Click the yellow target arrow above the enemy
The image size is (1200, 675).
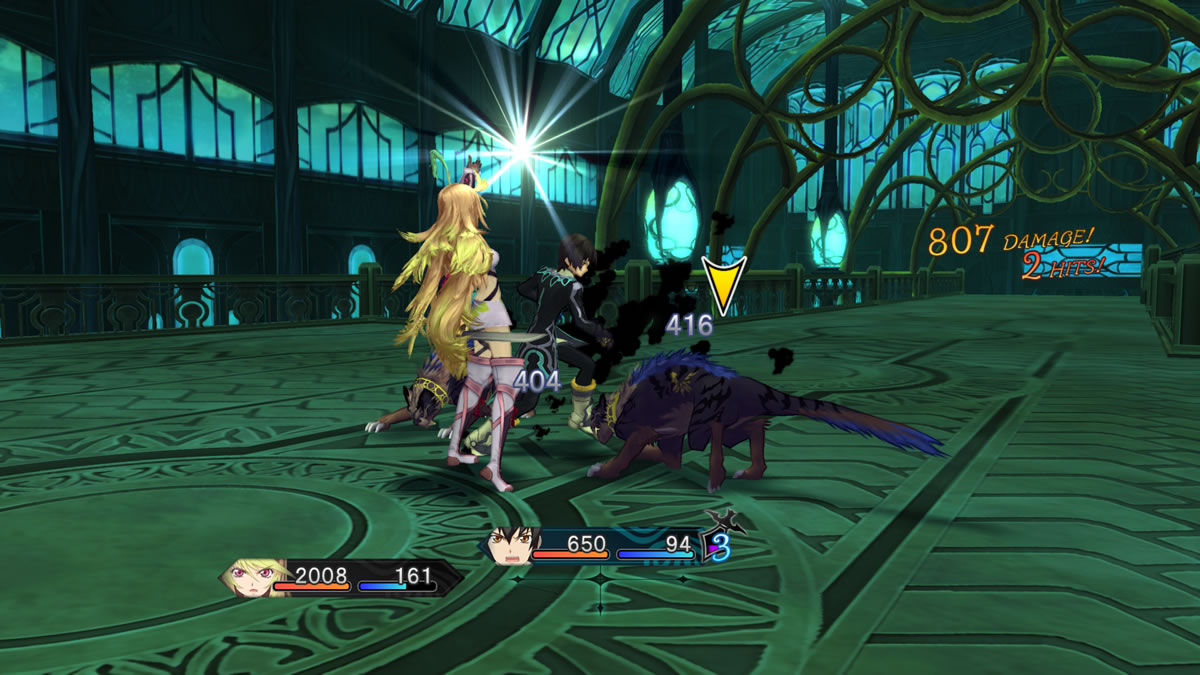click(724, 285)
